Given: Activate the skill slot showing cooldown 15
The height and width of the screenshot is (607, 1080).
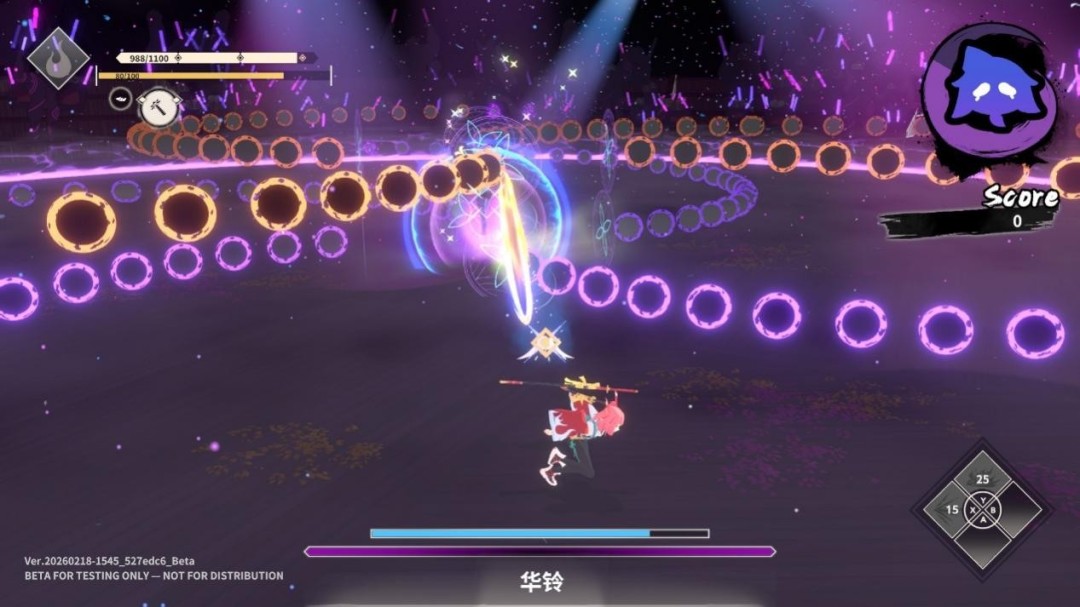Looking at the screenshot, I should pos(952,510).
